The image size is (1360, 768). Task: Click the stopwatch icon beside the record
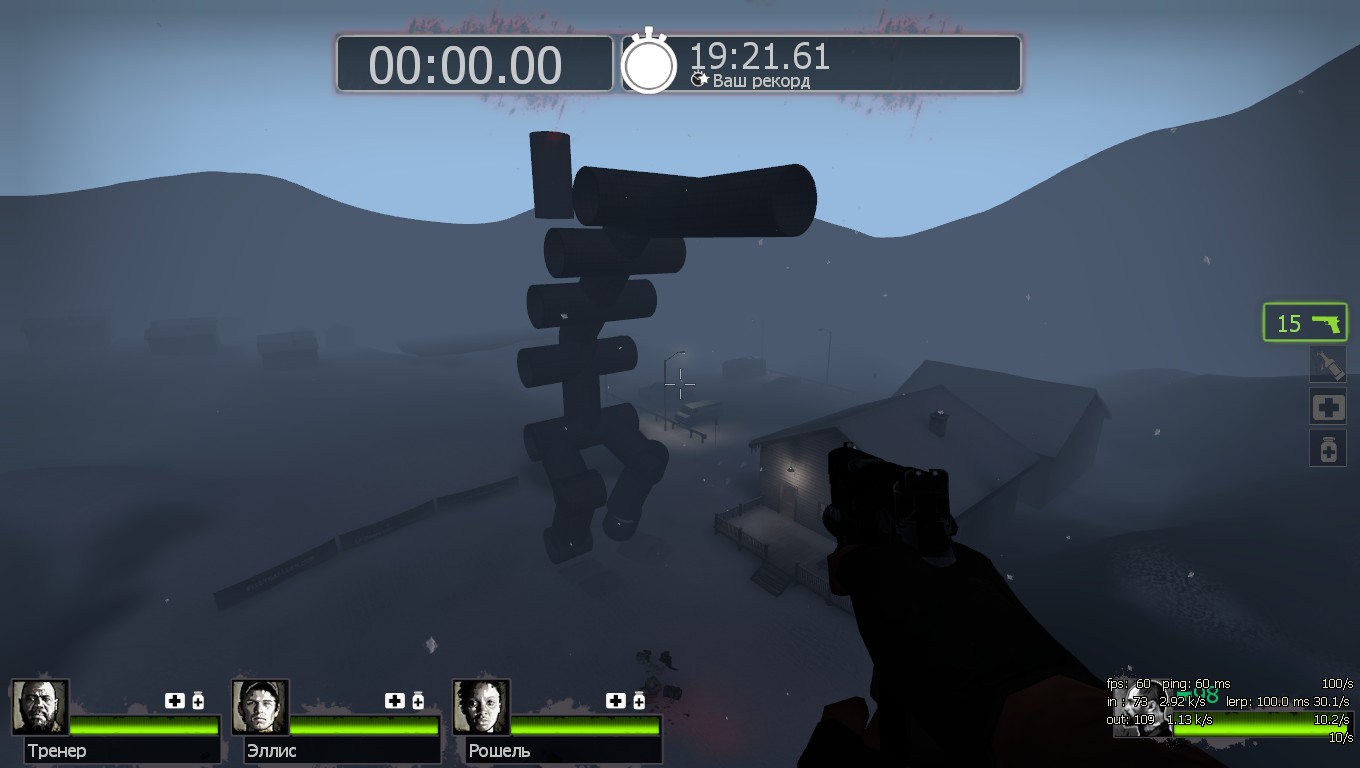tap(649, 64)
